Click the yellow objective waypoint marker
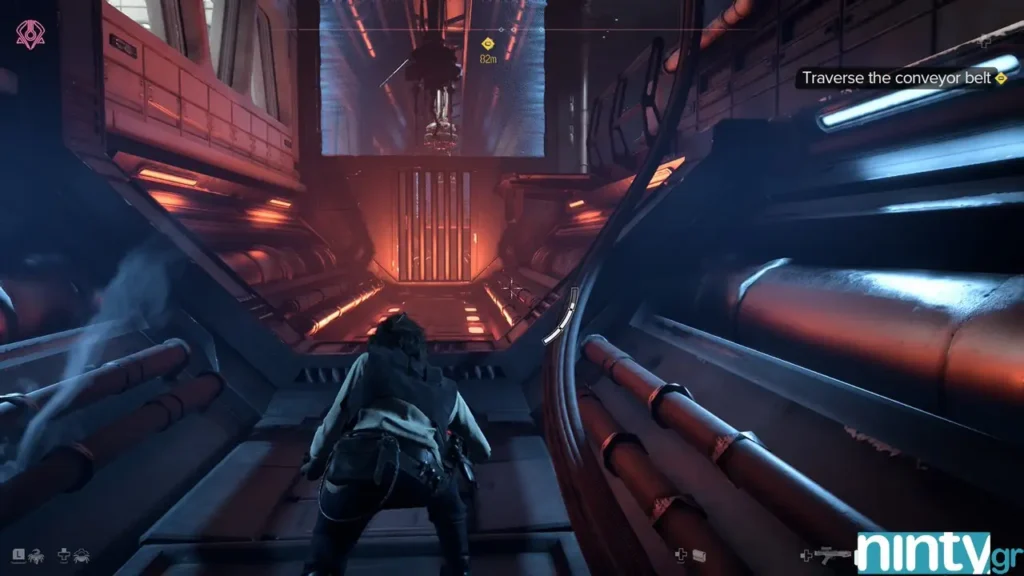 point(488,43)
